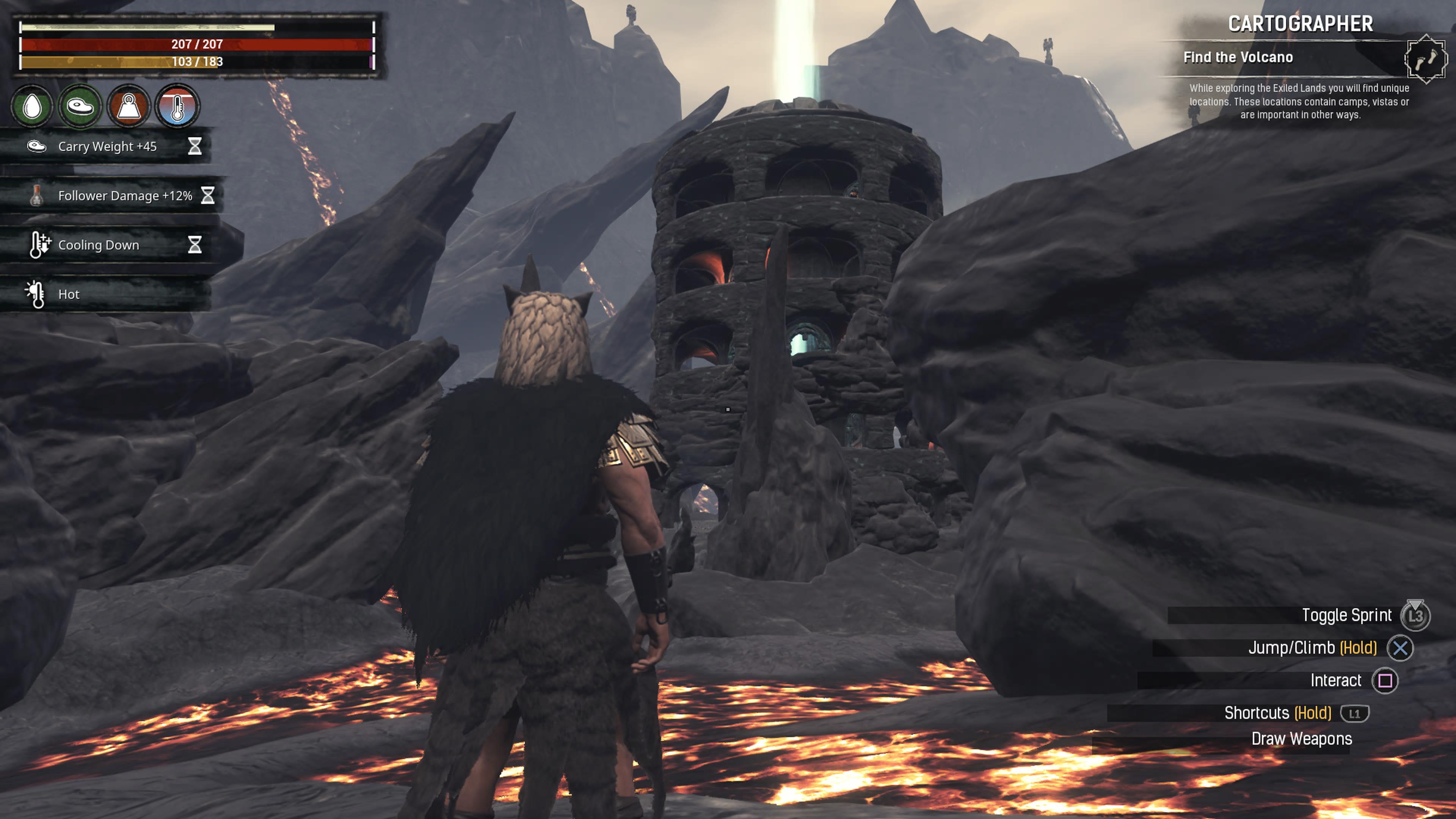Open the Find the Volcano journey step
The width and height of the screenshot is (1456, 819).
click(1238, 57)
